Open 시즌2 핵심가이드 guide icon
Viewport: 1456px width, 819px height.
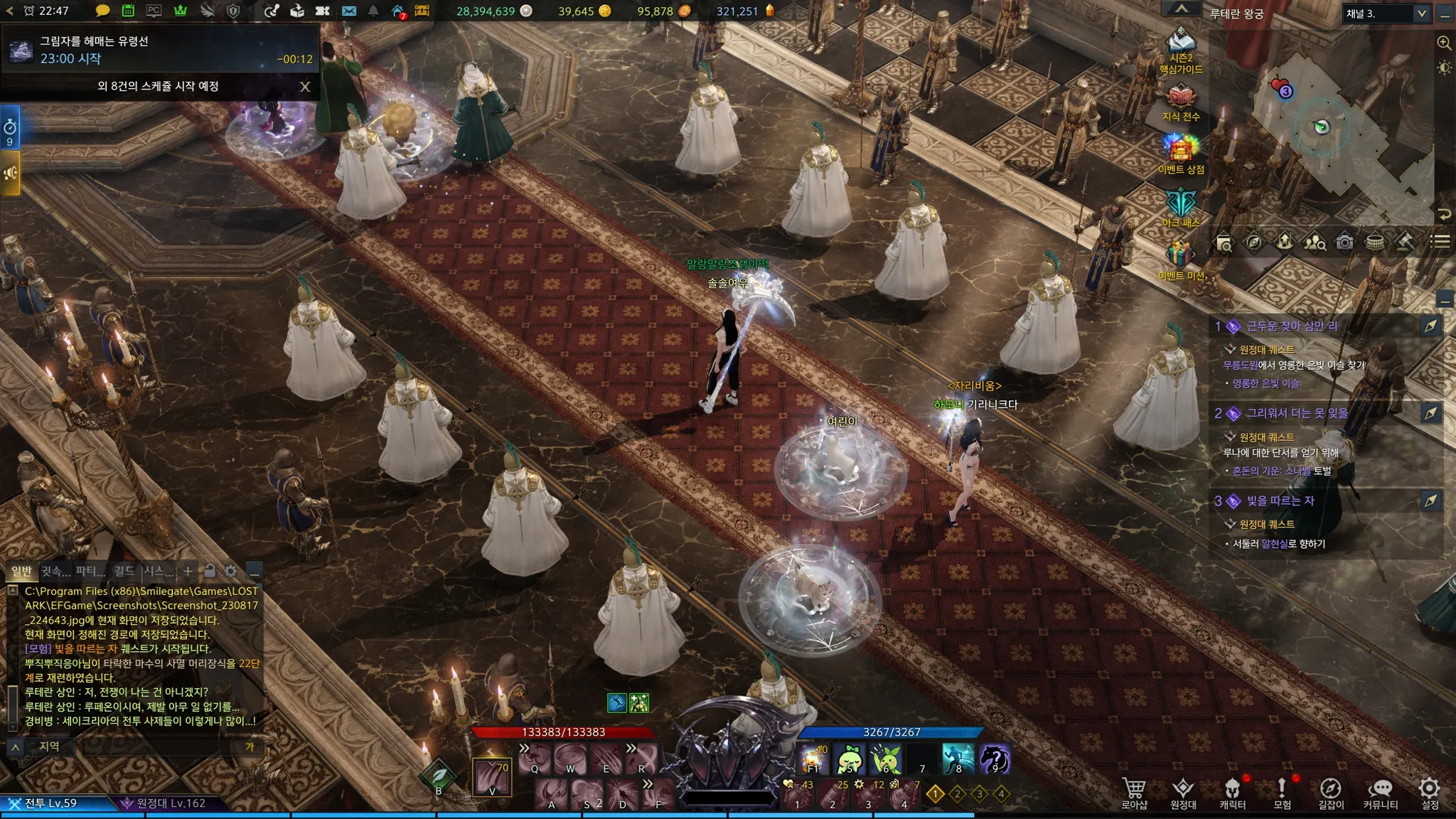pyautogui.click(x=1181, y=50)
